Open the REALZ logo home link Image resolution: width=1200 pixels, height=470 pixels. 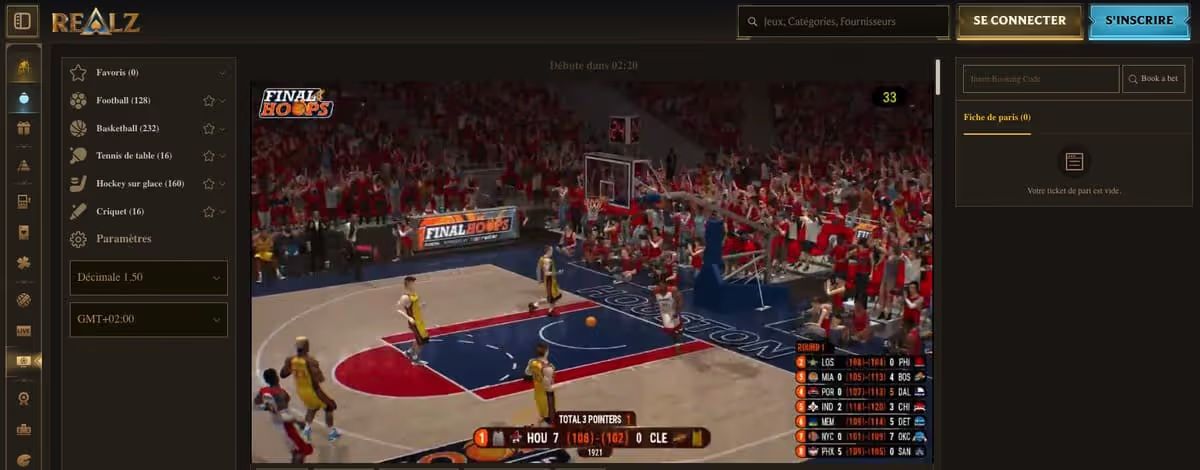(96, 21)
